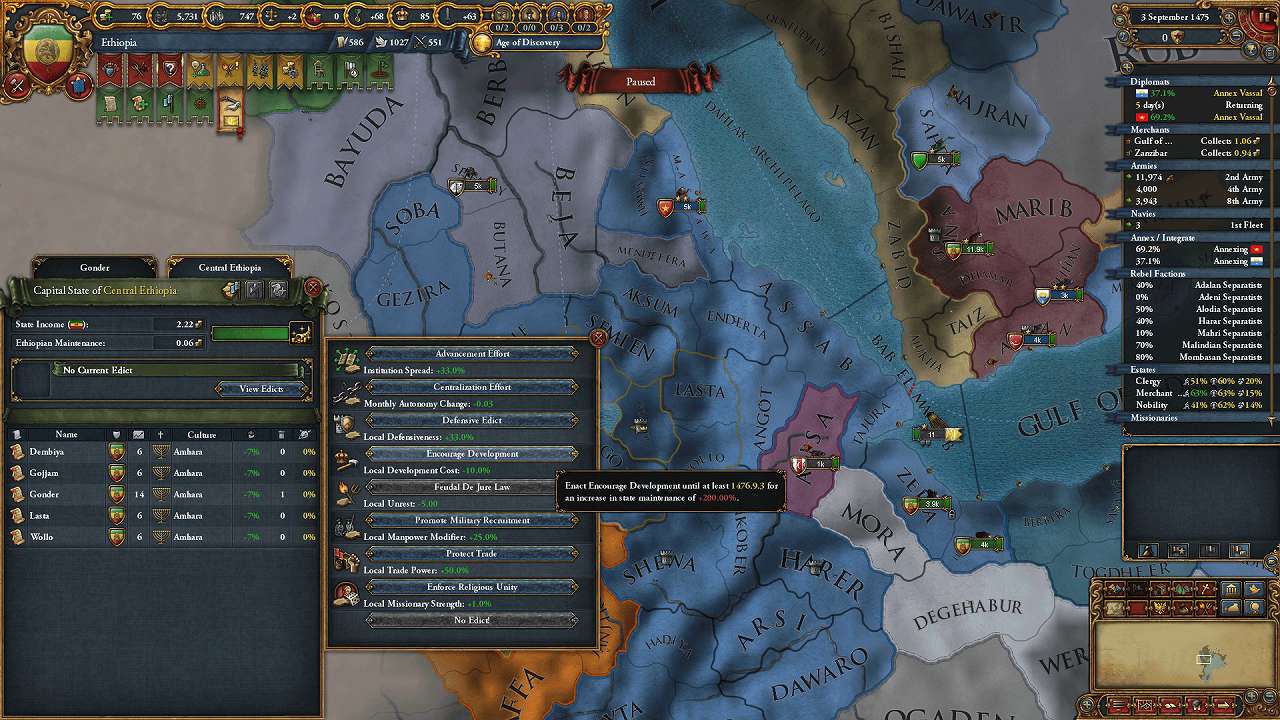The image size is (1280, 720).
Task: Choose the Feudal De Jure Law edict
Action: point(472,487)
